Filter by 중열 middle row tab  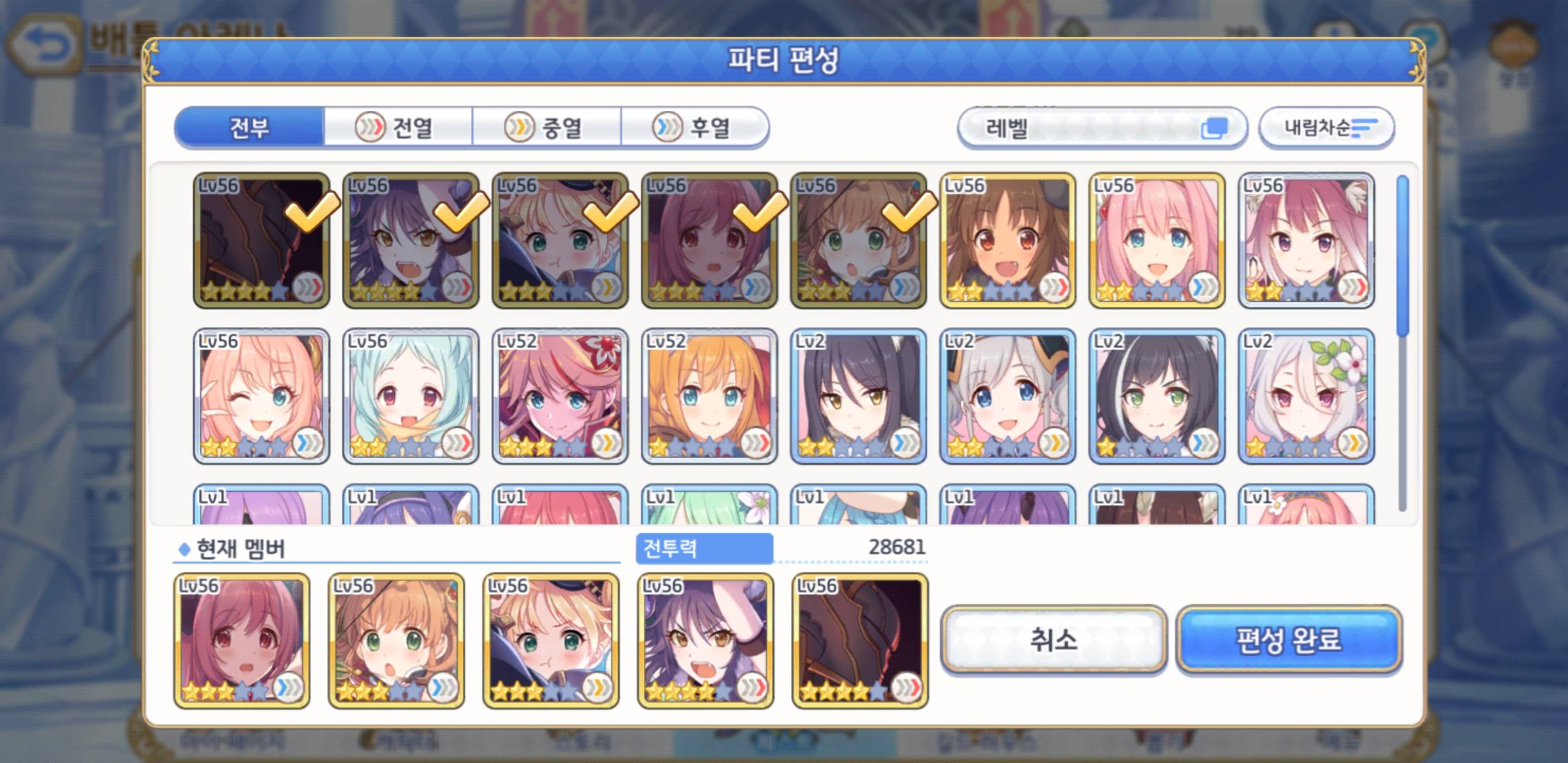pos(547,128)
